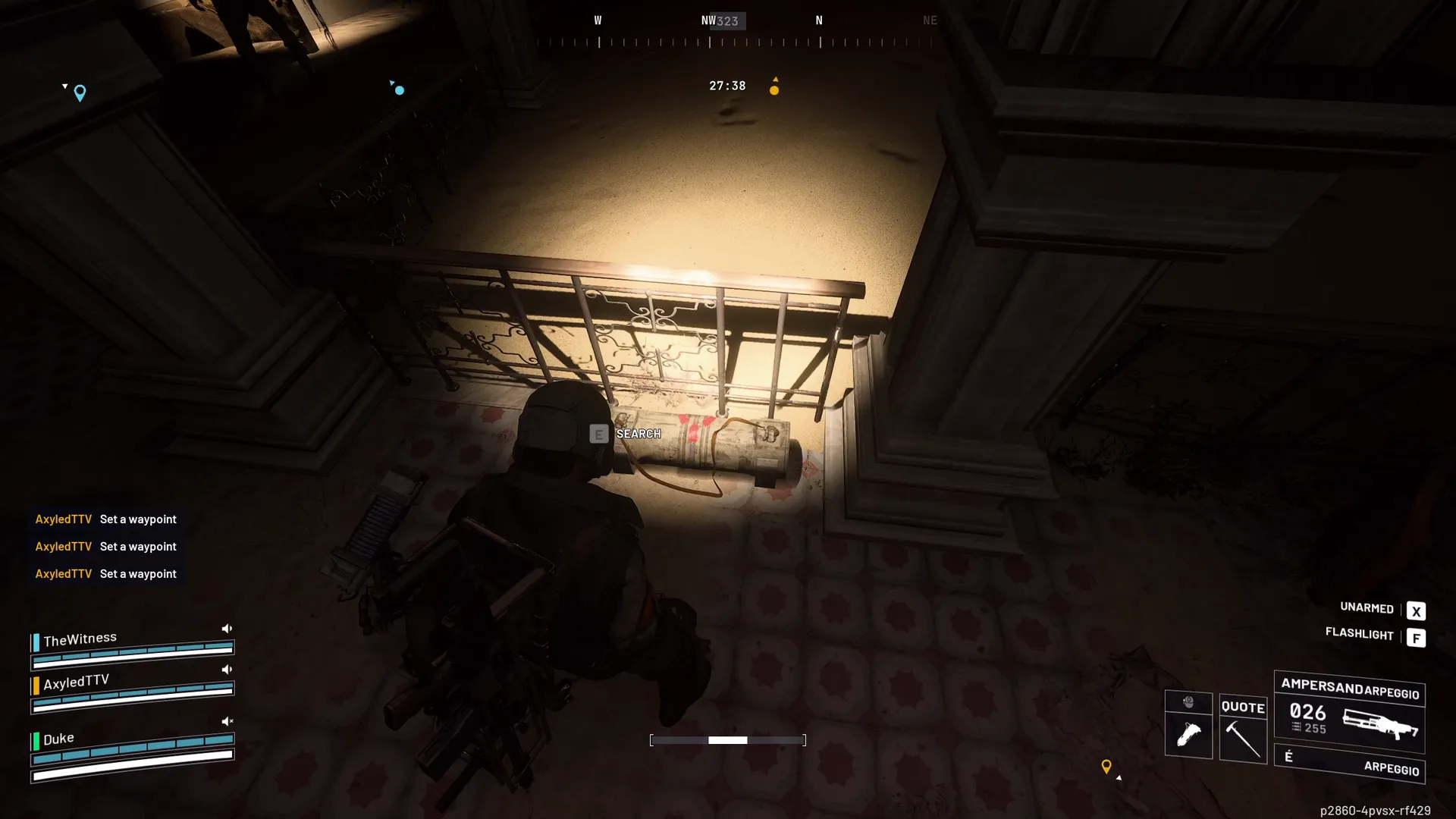Image resolution: width=1456 pixels, height=819 pixels.
Task: Unmute Duke's muted speaker icon
Action: point(227,721)
